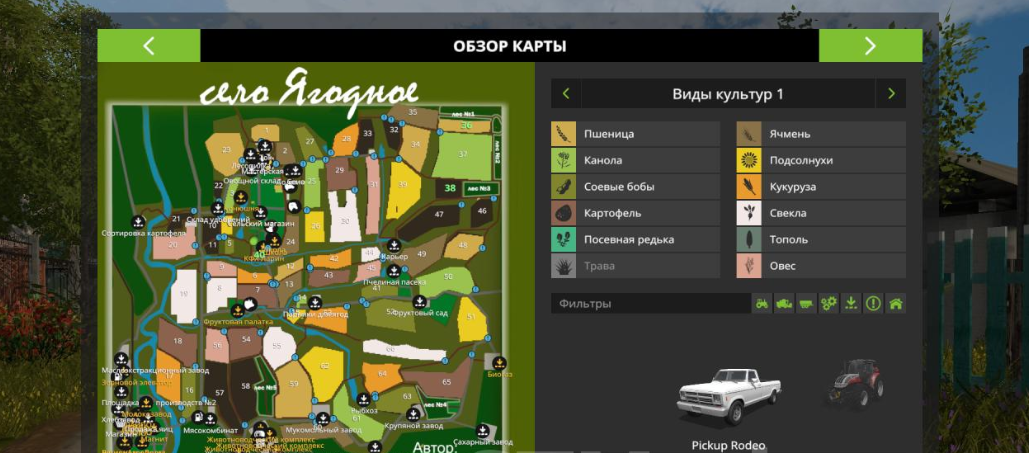Show previous crop types page
This screenshot has width=1029, height=453.
tap(566, 95)
